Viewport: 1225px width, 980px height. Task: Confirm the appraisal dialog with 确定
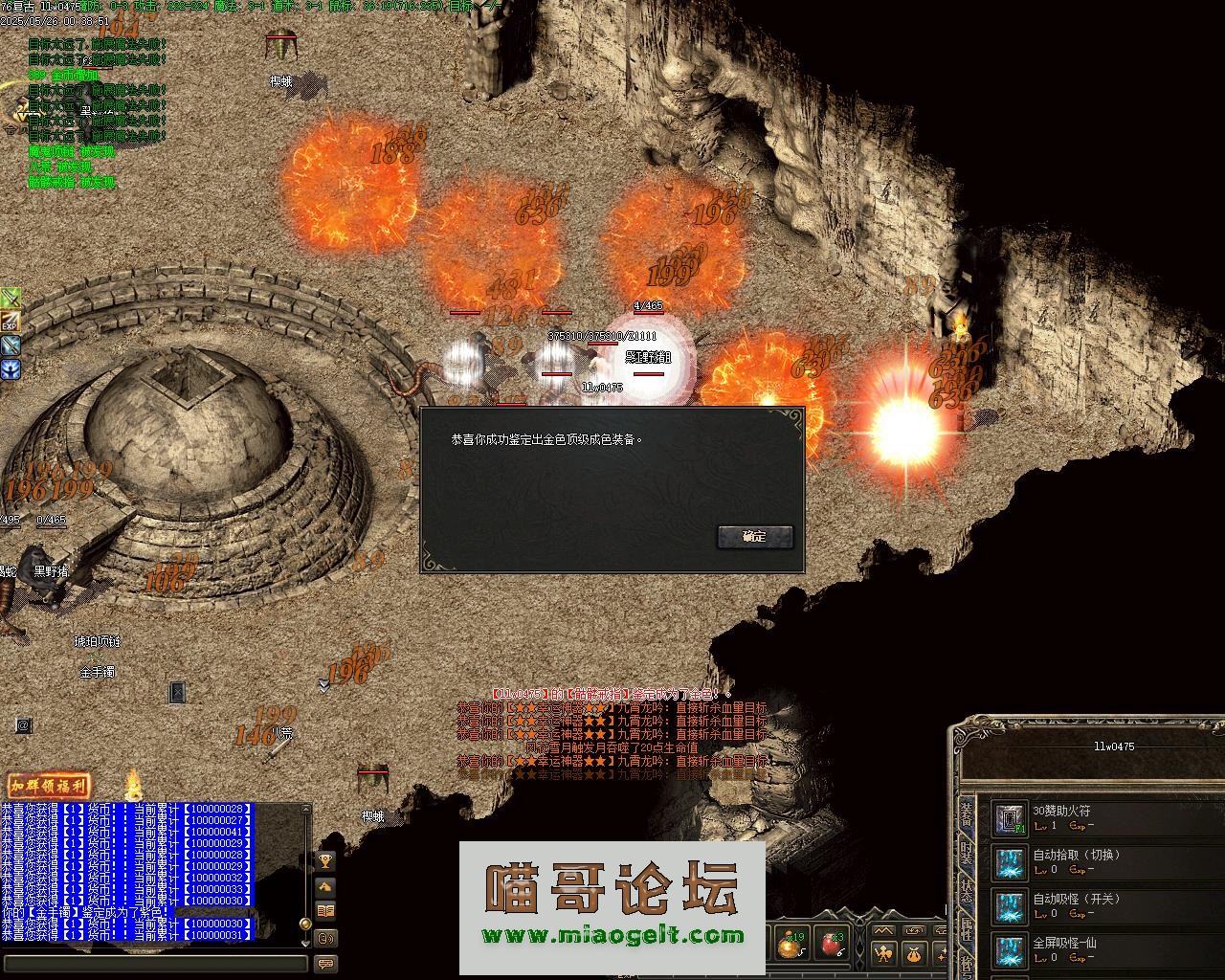[x=755, y=537]
